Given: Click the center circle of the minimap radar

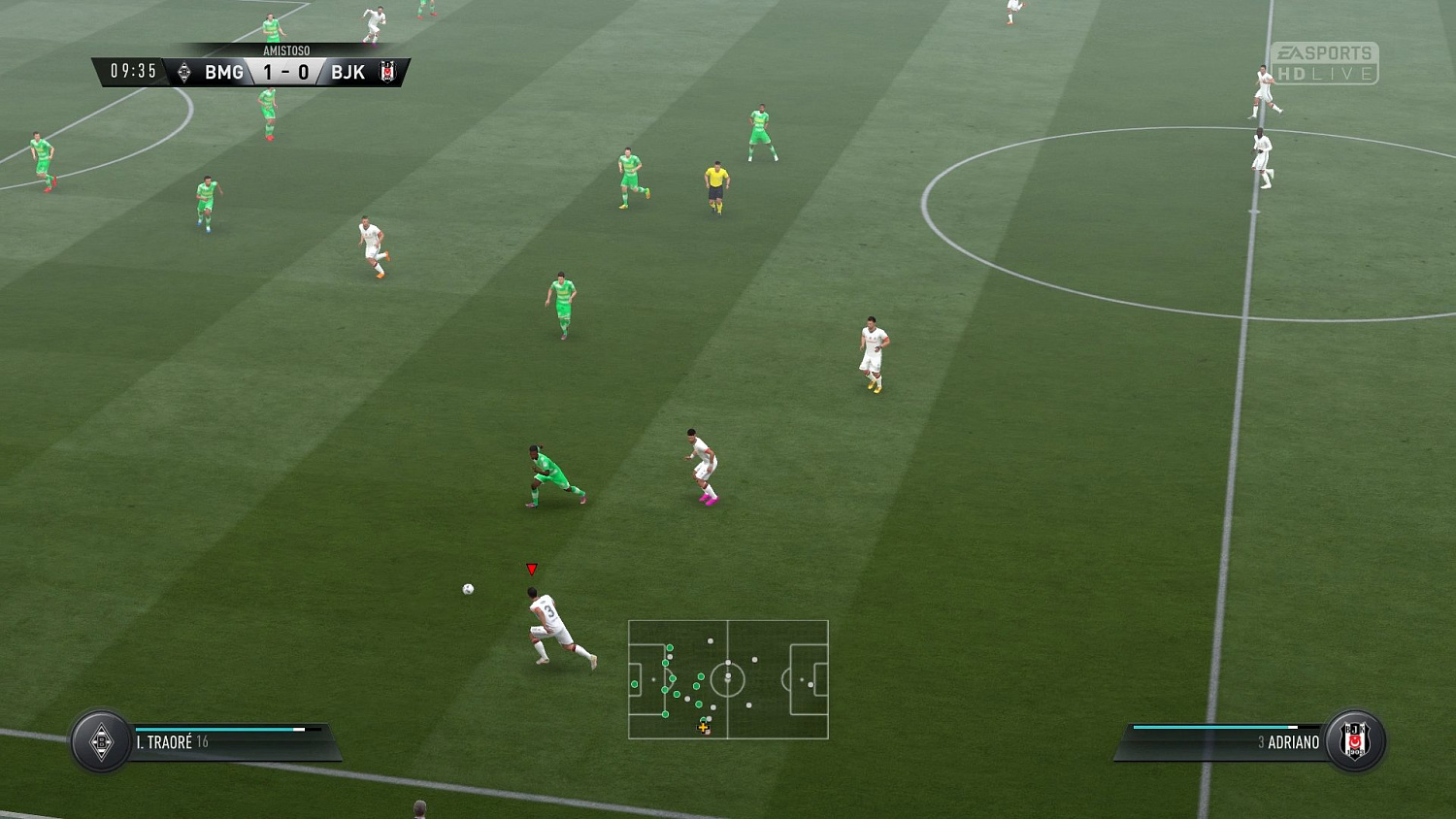Looking at the screenshot, I should pyautogui.click(x=728, y=679).
